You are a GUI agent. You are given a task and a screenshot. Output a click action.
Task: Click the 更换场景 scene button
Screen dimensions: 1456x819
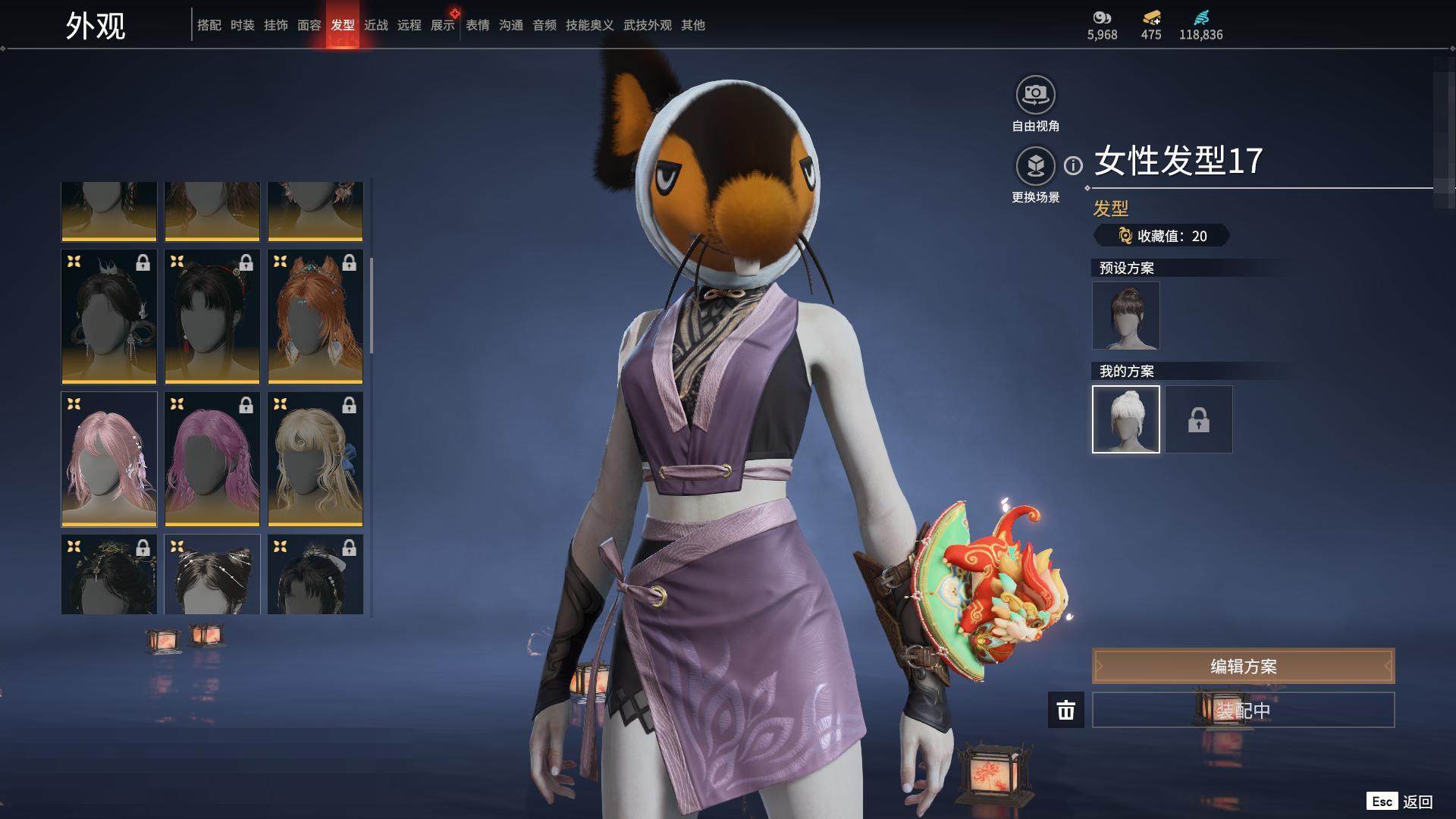1035,166
